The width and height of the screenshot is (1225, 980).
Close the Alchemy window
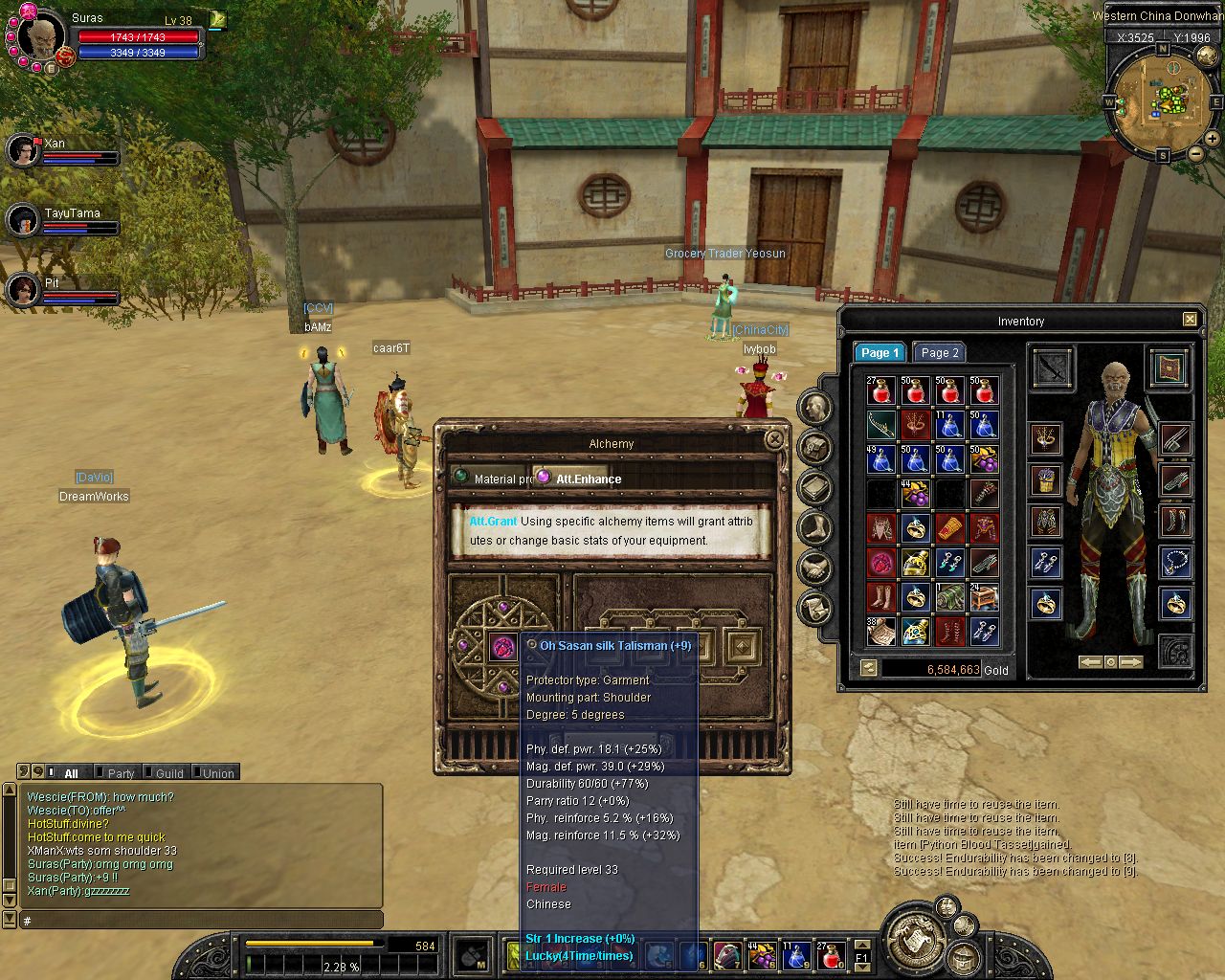774,439
